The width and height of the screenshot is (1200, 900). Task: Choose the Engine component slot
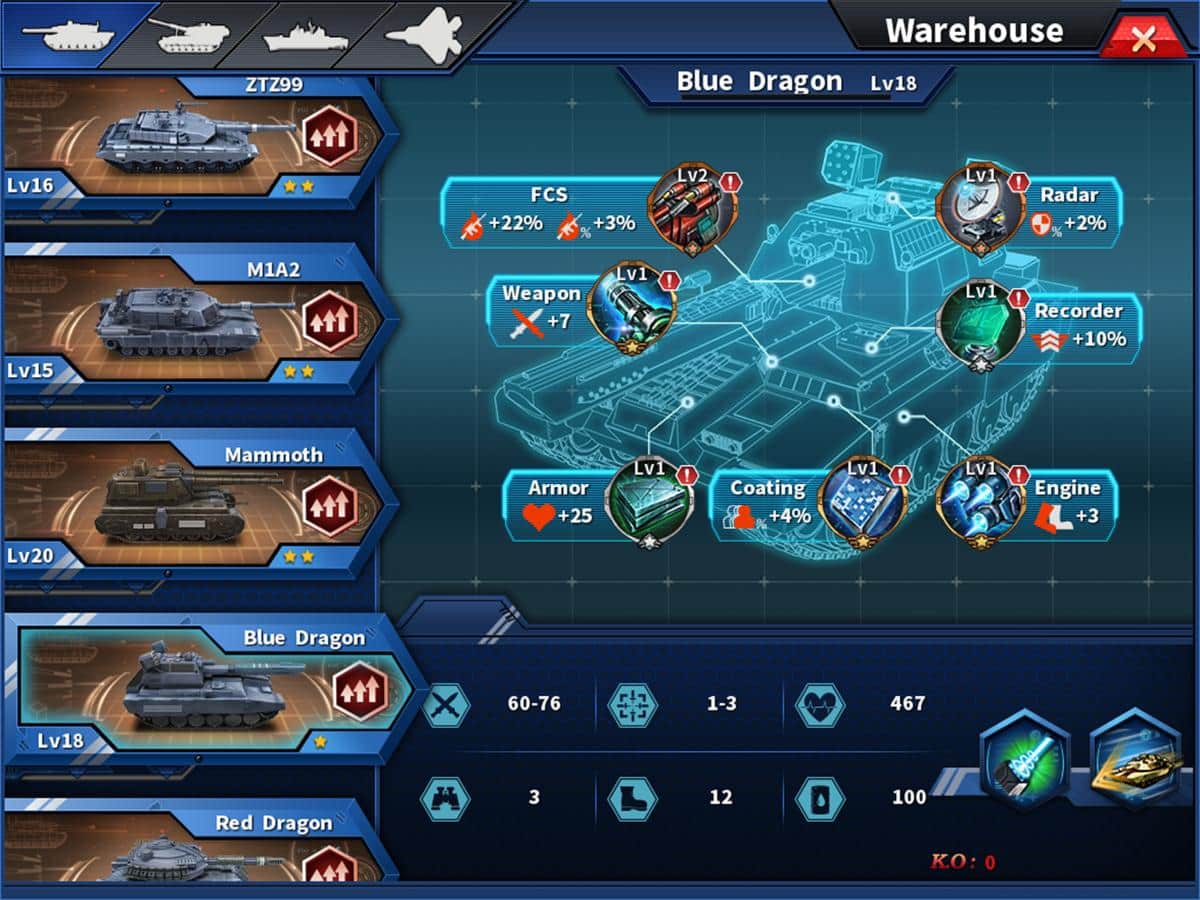[980, 502]
